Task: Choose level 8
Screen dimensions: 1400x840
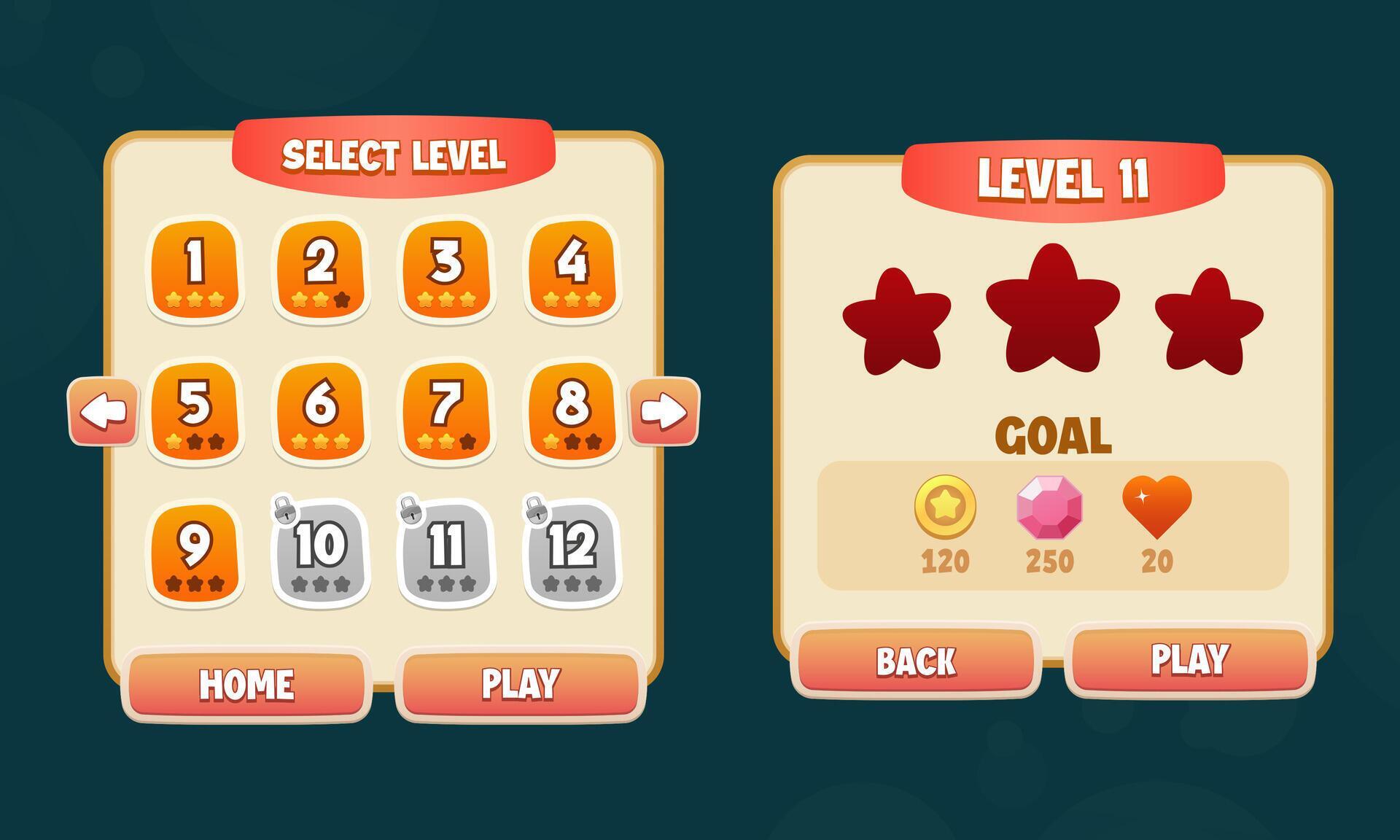Action: point(573,412)
